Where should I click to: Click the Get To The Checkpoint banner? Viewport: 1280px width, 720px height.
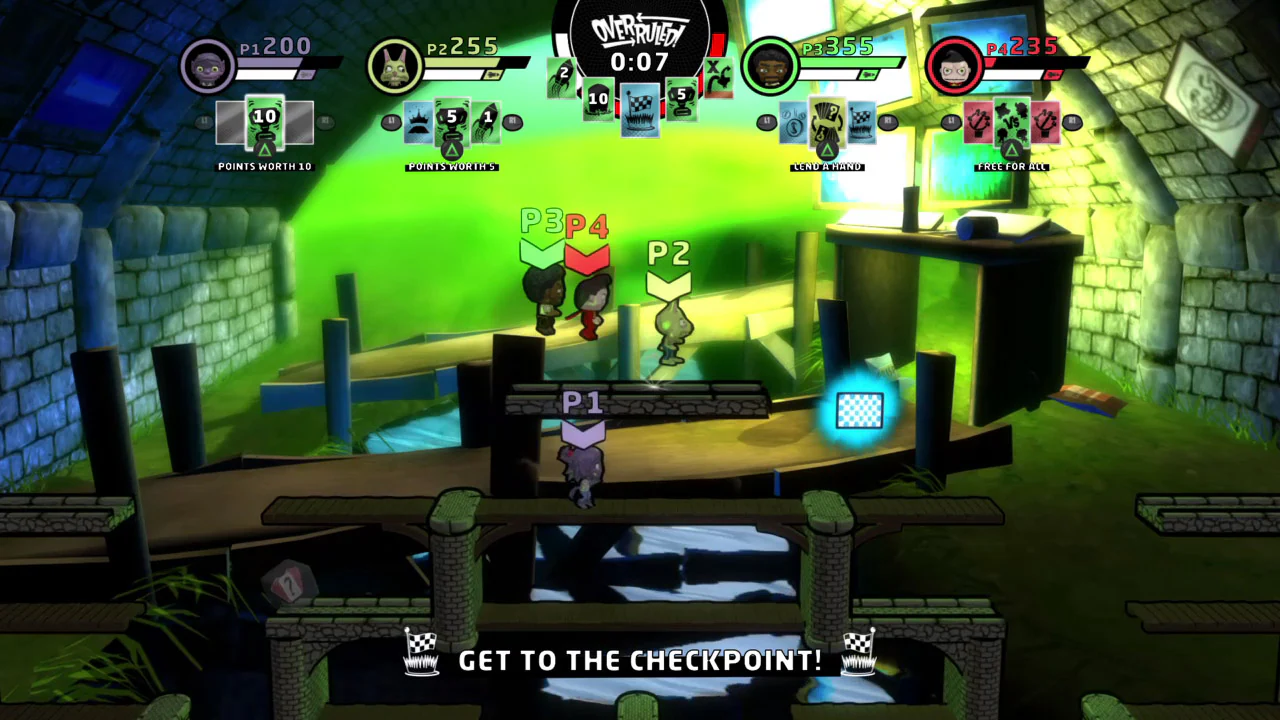[640, 659]
